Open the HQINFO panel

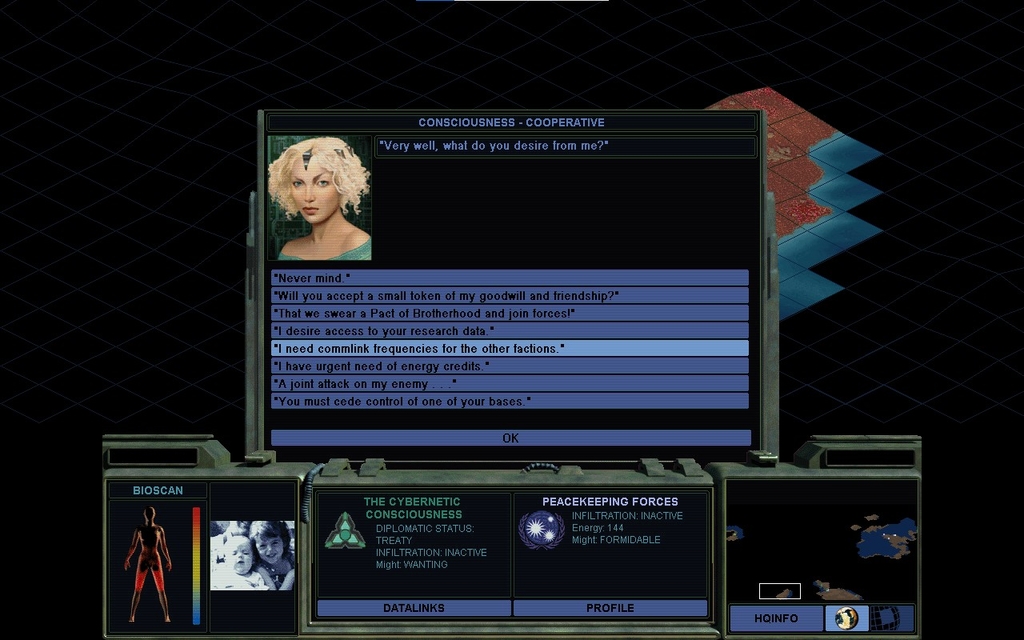point(776,618)
